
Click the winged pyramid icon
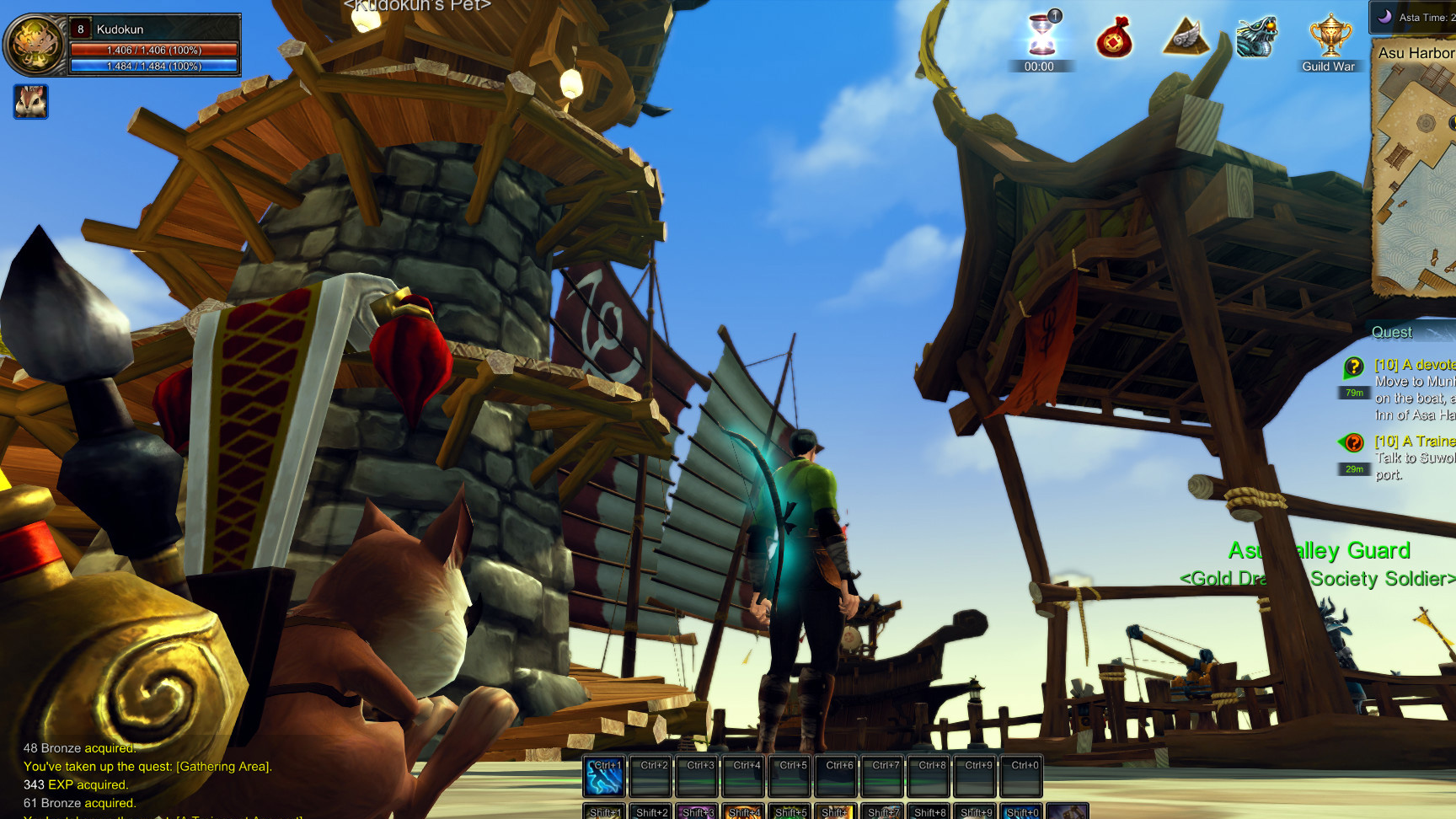tap(1186, 37)
